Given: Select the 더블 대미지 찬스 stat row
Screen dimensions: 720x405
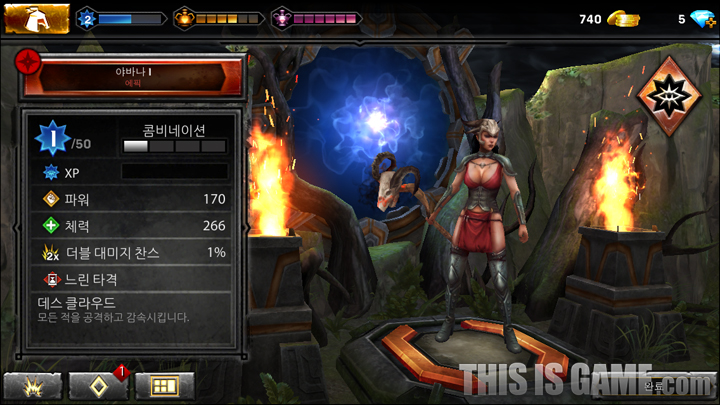Looking at the screenshot, I should point(132,253).
